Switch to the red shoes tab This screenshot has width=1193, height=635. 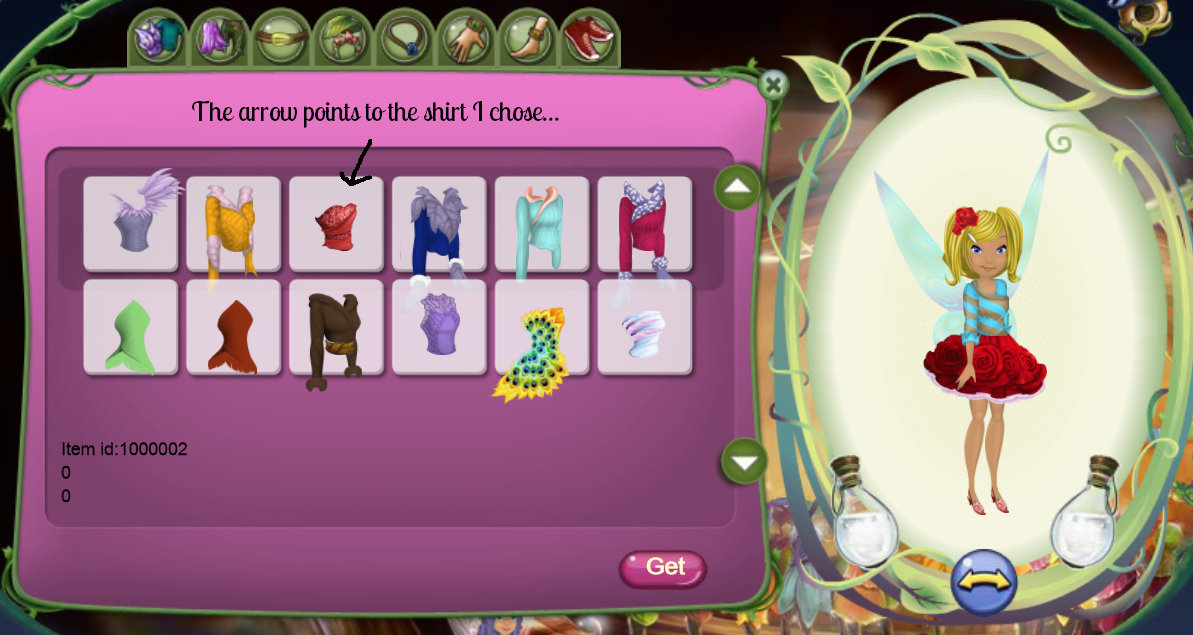tap(590, 38)
